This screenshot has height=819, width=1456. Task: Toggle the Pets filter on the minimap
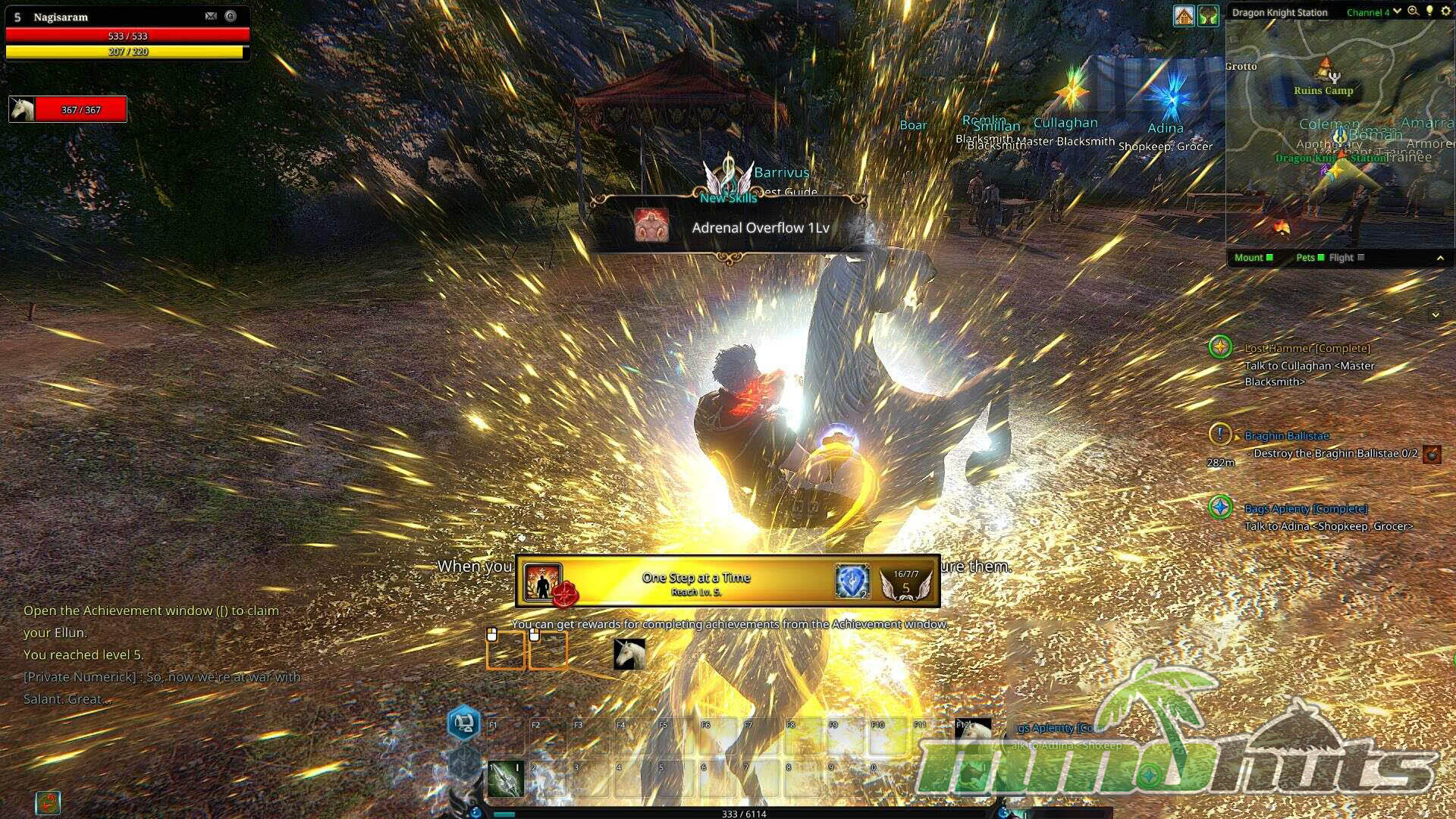(1310, 258)
